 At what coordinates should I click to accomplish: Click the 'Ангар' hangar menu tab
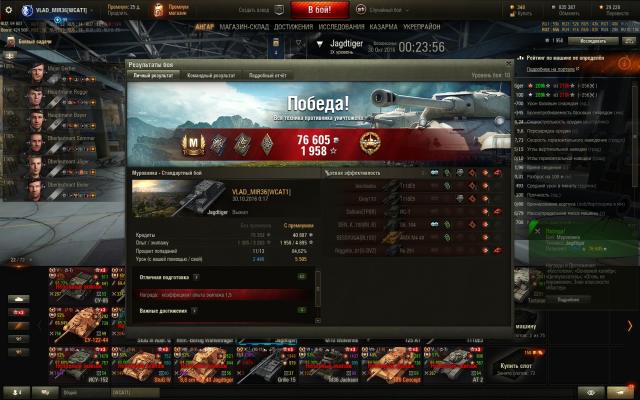(x=204, y=27)
